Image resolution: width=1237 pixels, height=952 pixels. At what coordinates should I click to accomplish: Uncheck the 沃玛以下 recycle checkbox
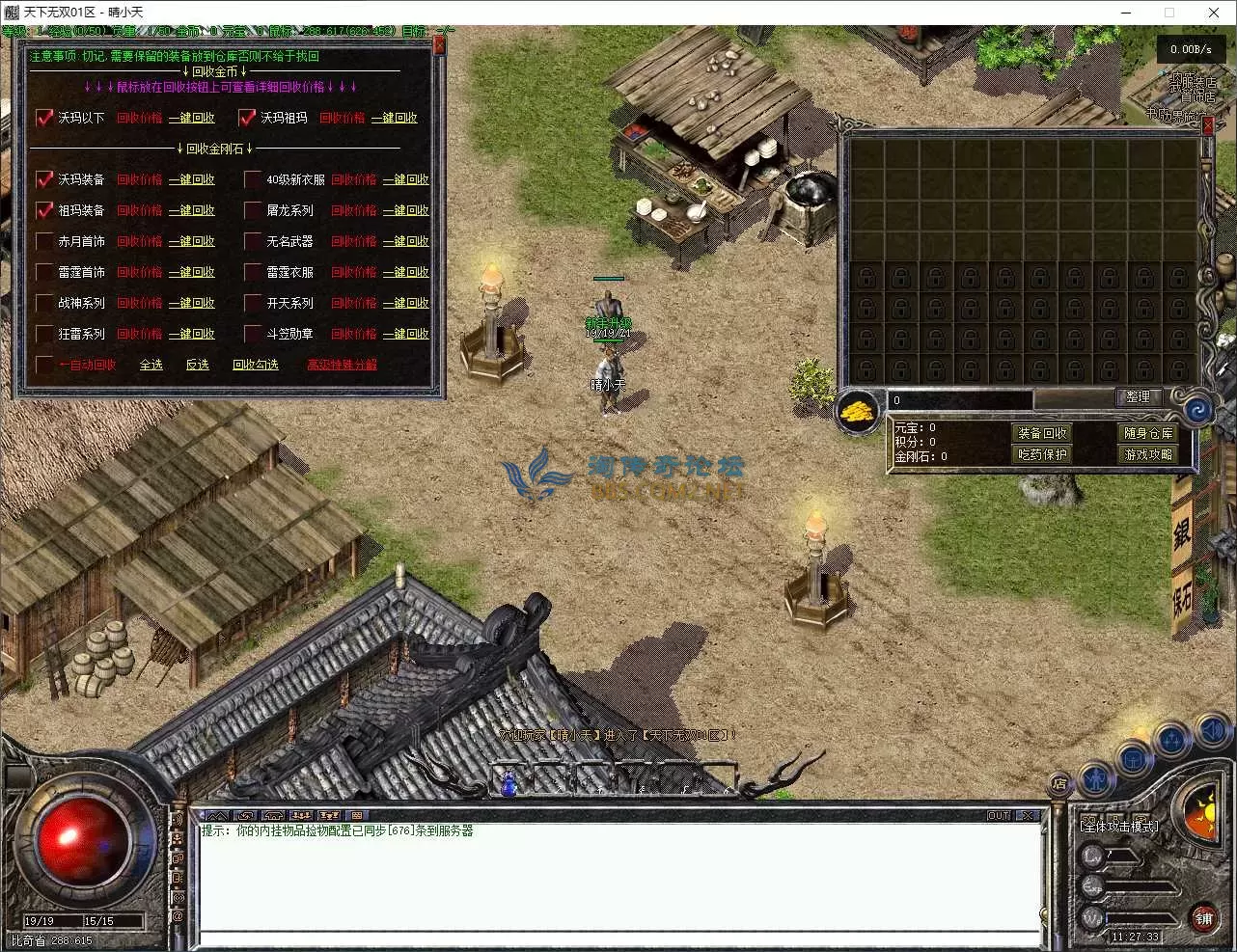coord(44,118)
